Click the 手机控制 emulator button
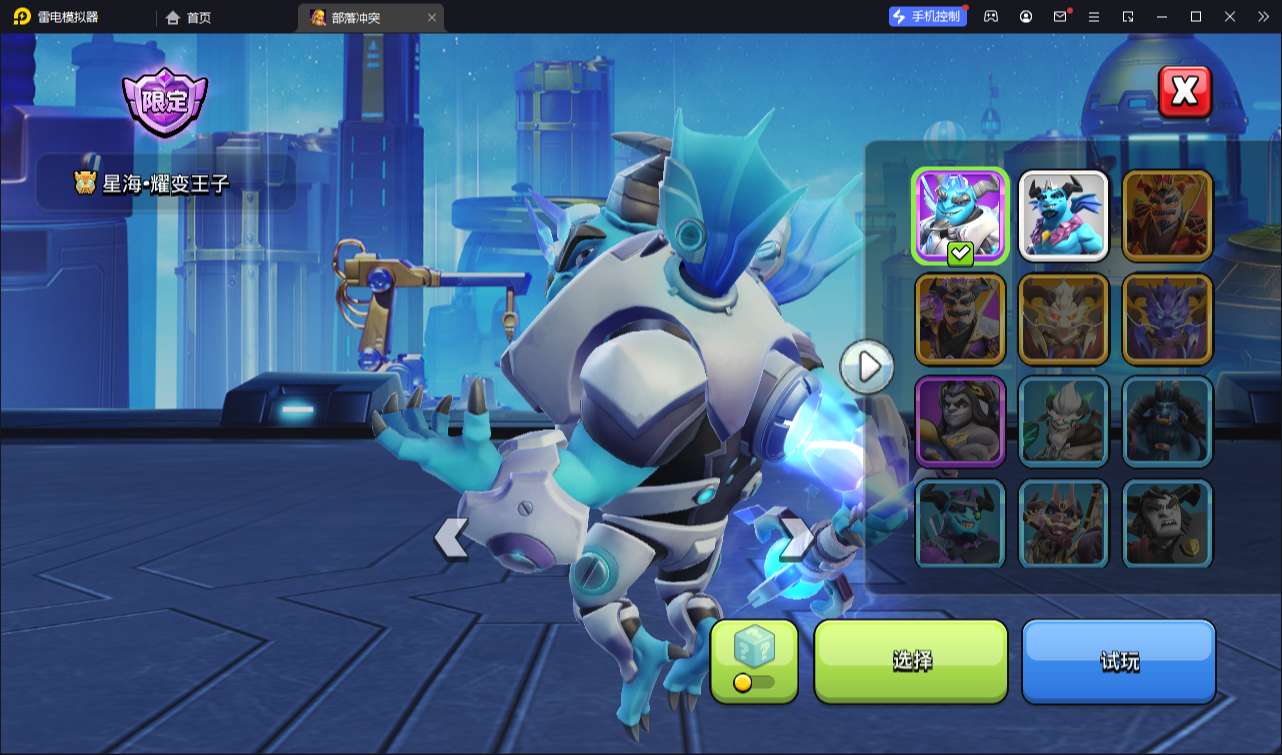This screenshot has height=755, width=1282. [x=928, y=17]
